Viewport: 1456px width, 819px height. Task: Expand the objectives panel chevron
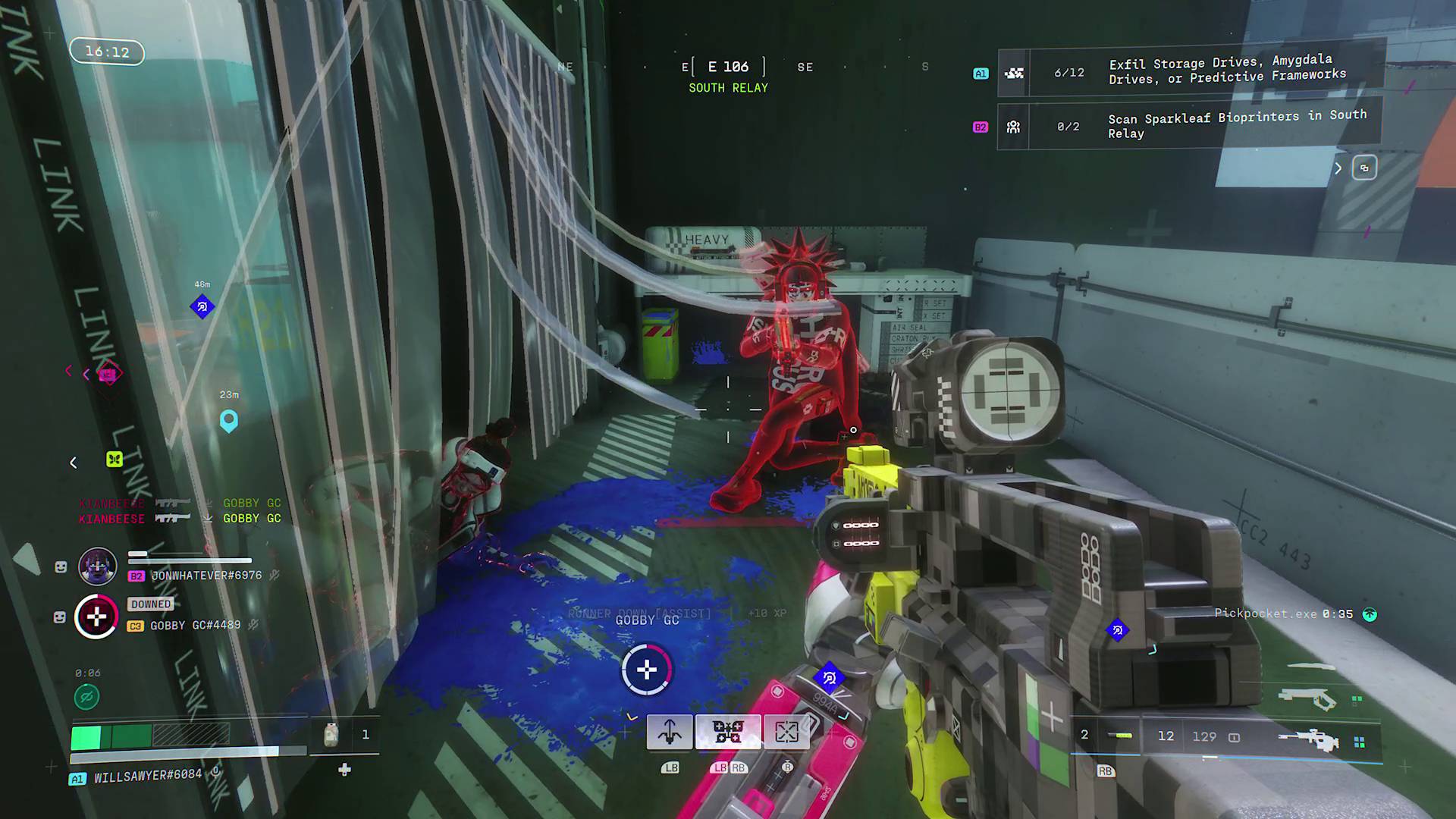[1338, 168]
